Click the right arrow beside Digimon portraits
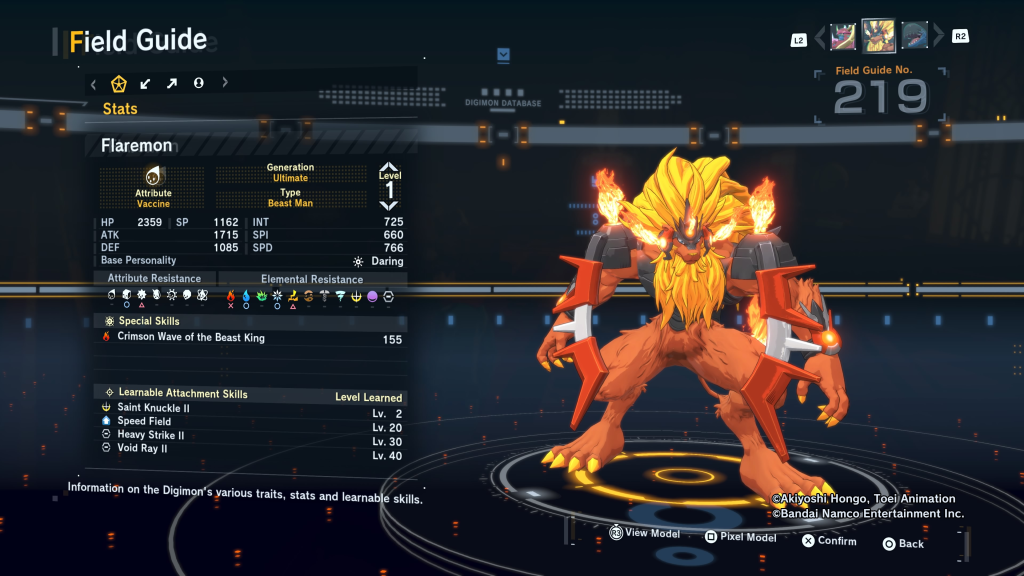Screen dimensions: 1024x576 [x=938, y=37]
